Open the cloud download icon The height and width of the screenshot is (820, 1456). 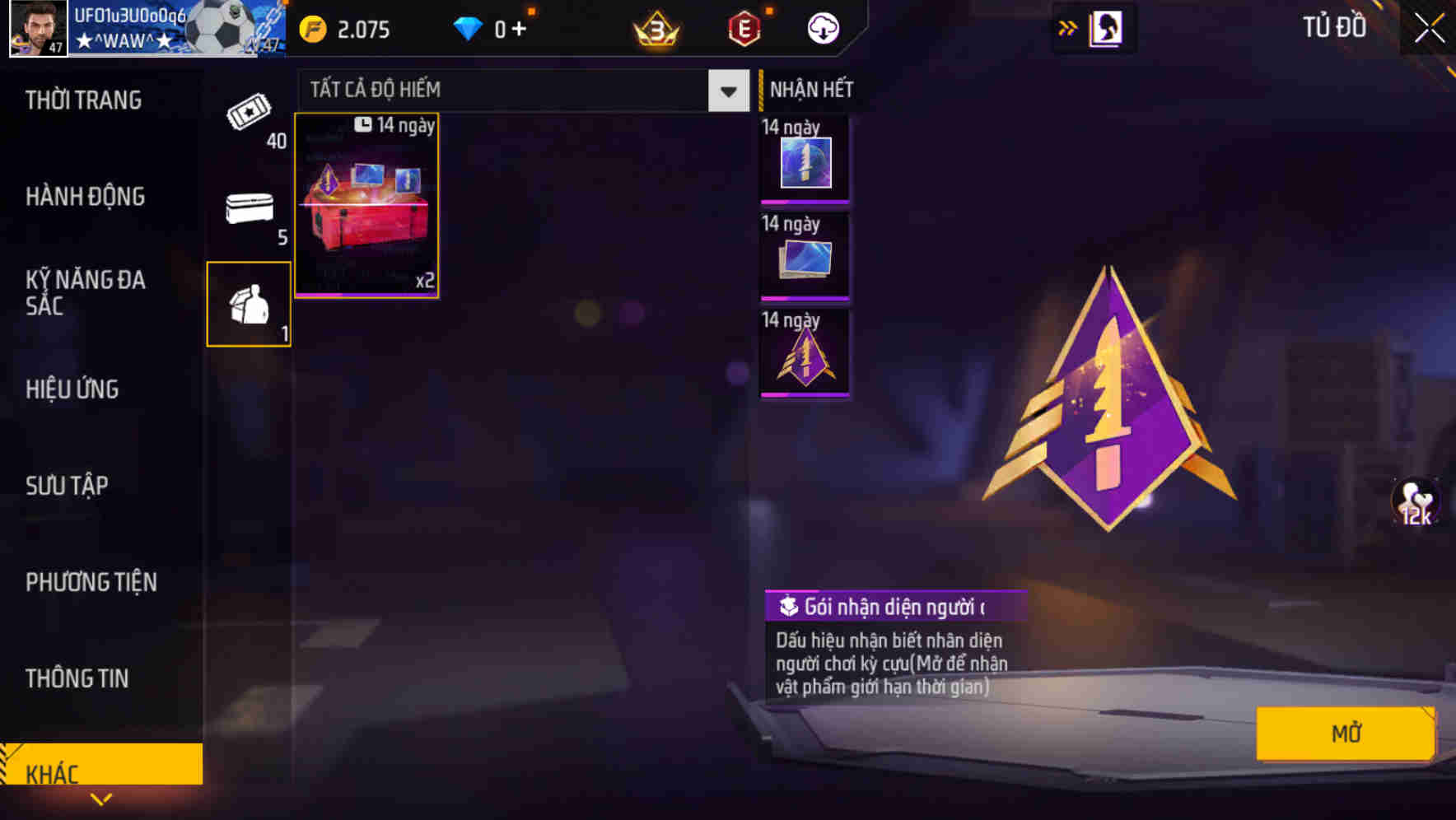[823, 27]
